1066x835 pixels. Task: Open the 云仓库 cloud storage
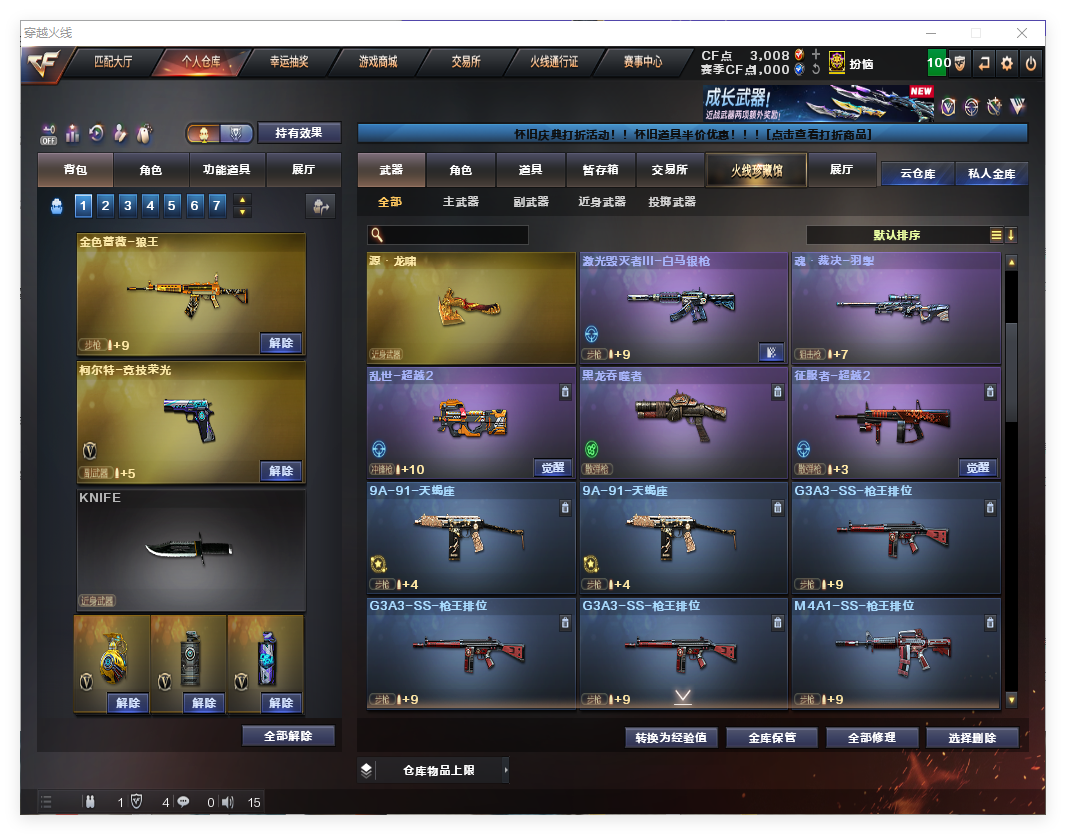tap(917, 173)
